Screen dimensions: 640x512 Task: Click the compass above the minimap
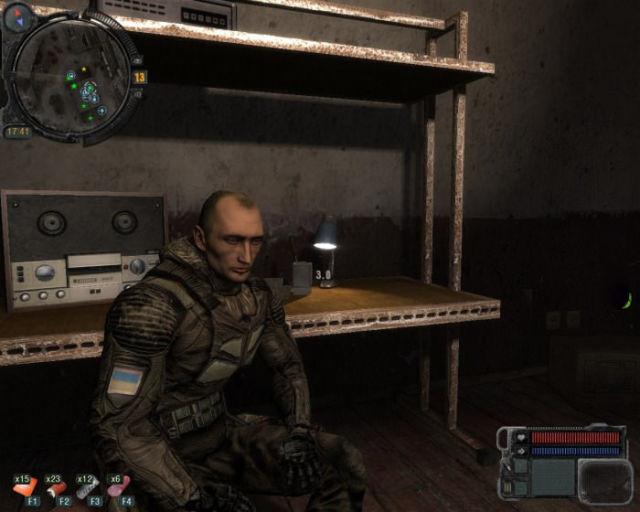coord(19,16)
